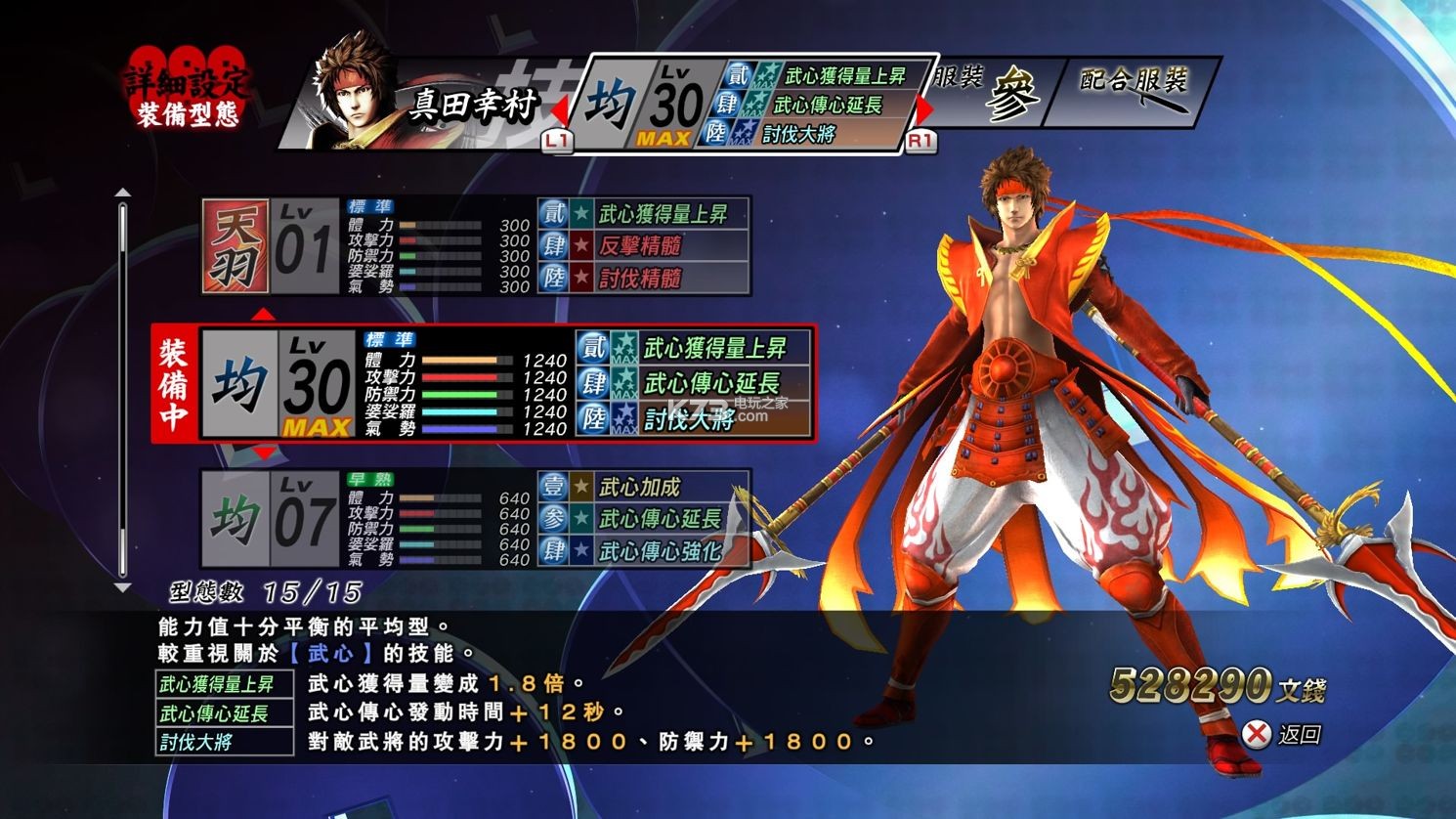
Task: Open the top 均 Lv 30 equipment tab
Action: (x=752, y=103)
